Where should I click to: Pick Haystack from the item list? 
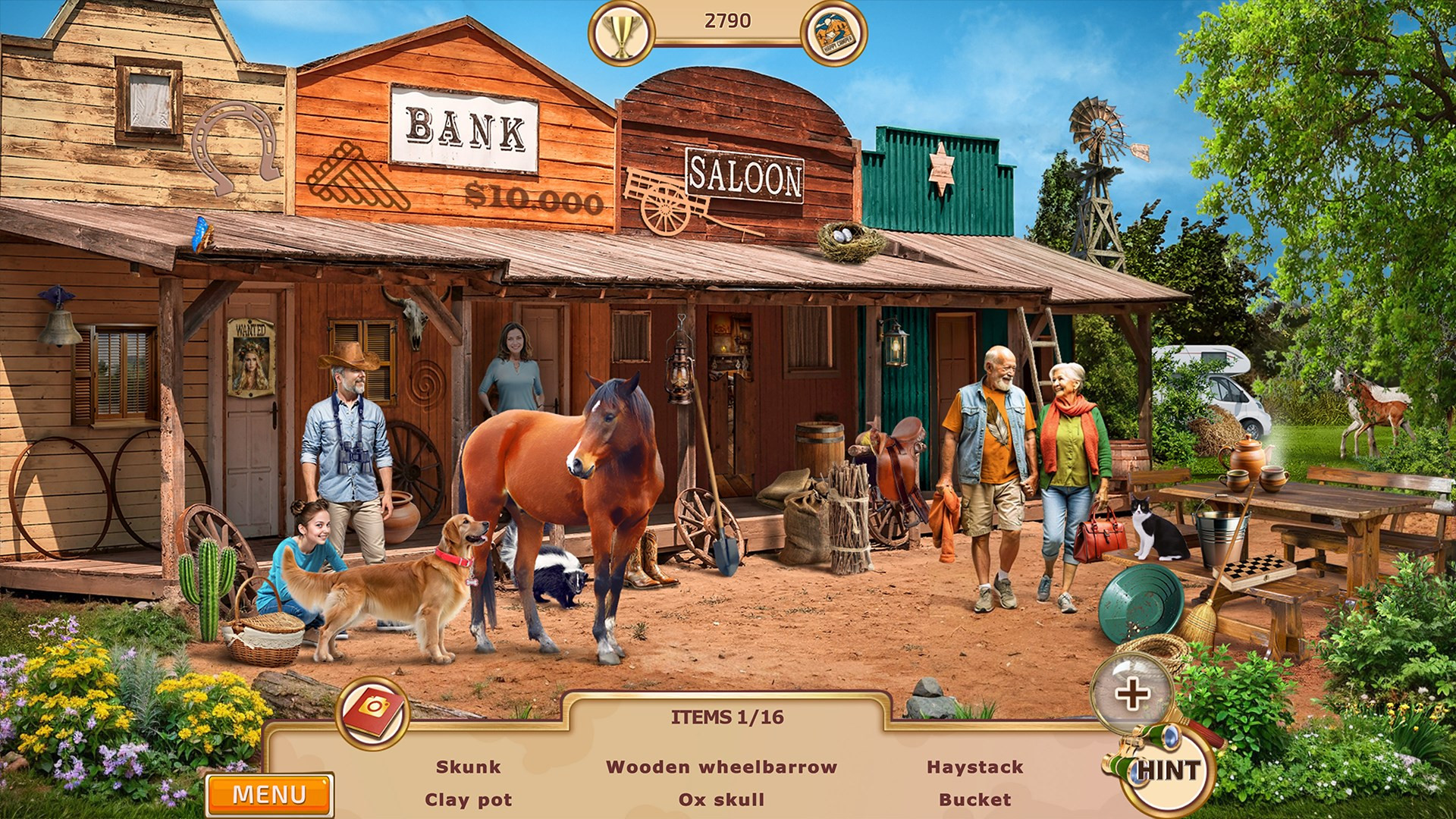(974, 767)
